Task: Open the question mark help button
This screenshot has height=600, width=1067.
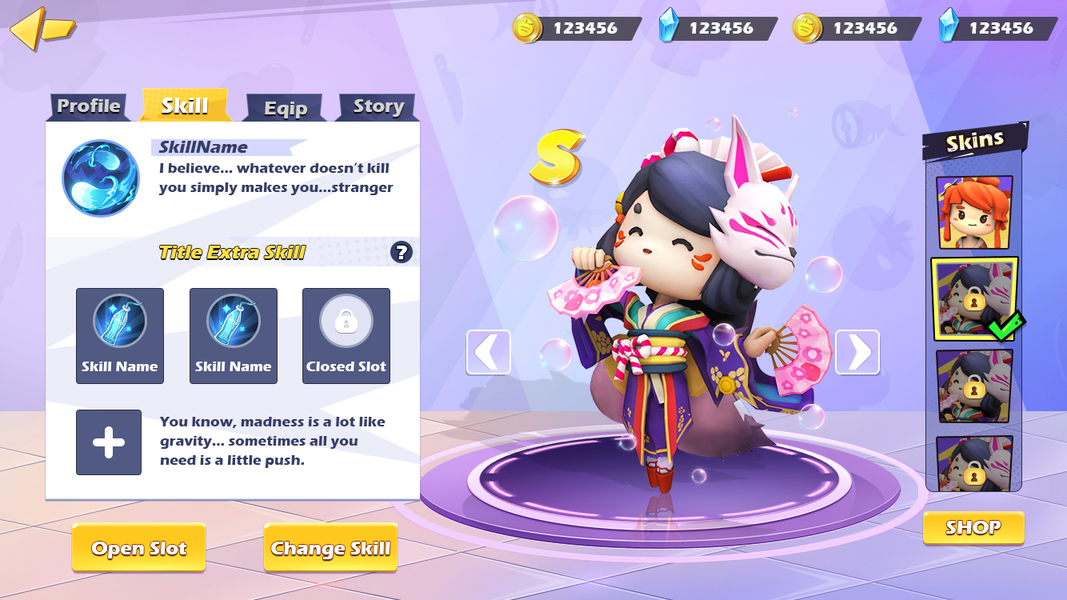Action: tap(401, 252)
